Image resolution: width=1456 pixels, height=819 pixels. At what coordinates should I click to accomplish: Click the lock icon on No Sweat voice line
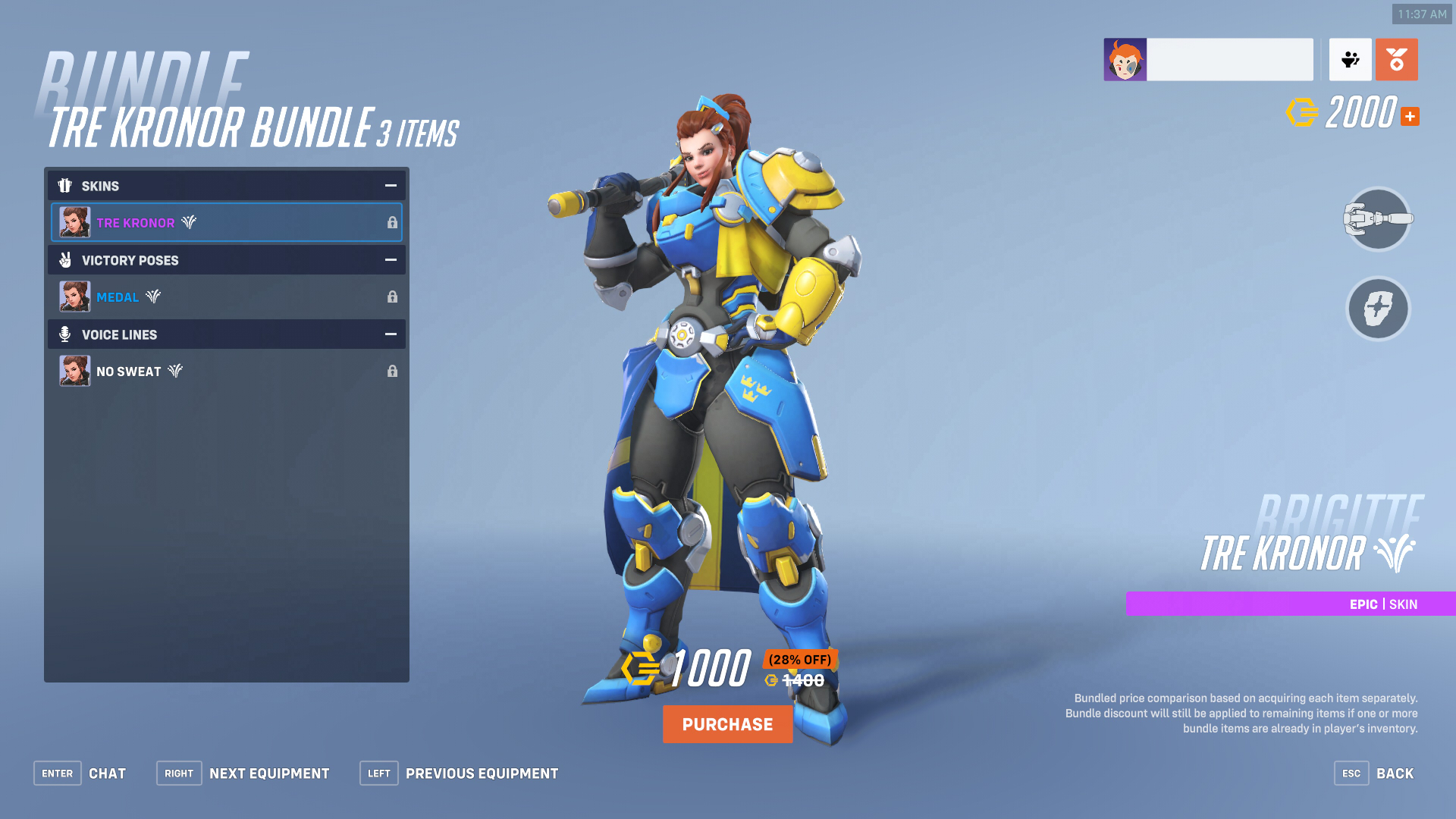coord(392,371)
